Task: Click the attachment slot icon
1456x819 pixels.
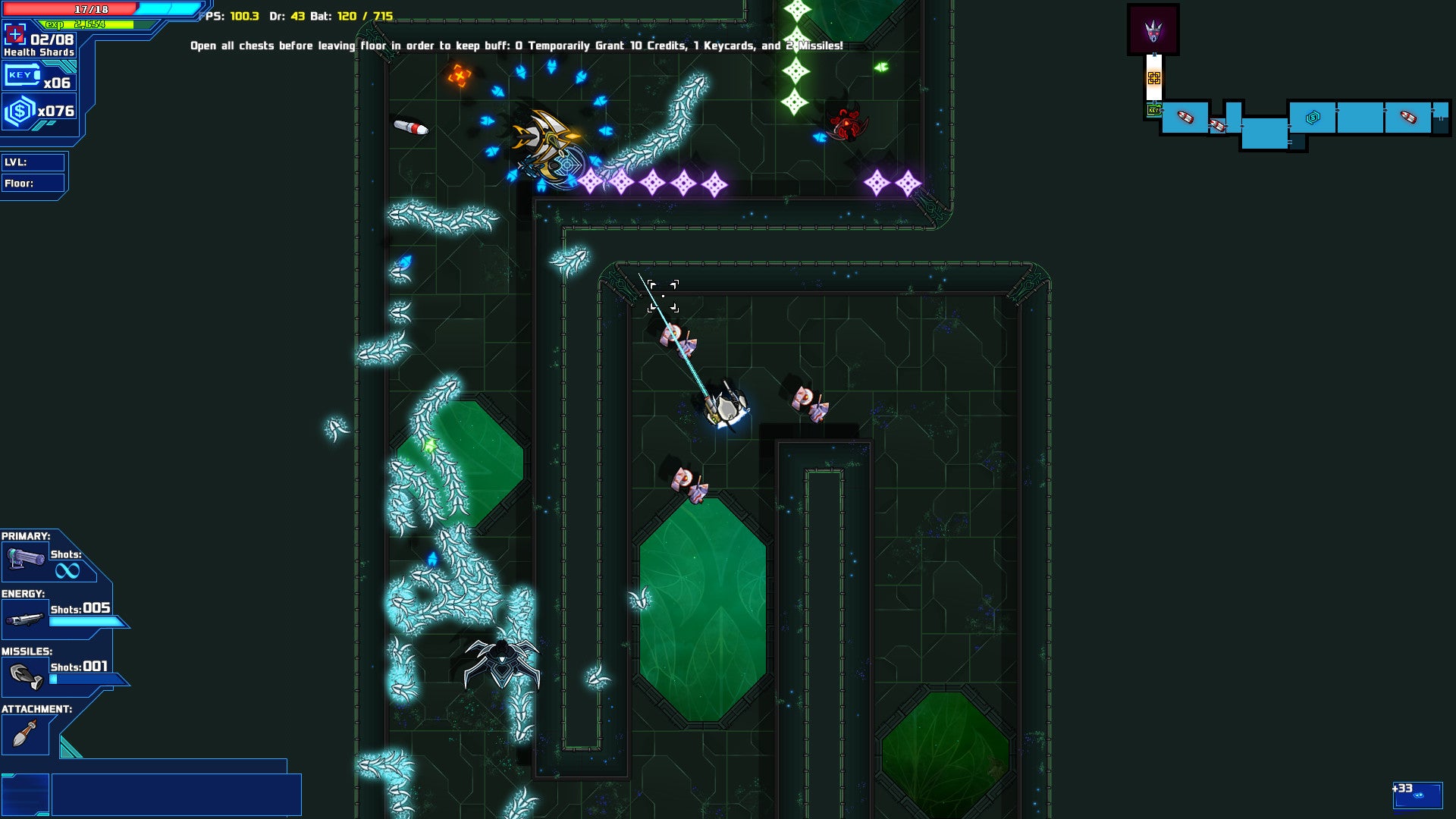Action: (x=25, y=734)
